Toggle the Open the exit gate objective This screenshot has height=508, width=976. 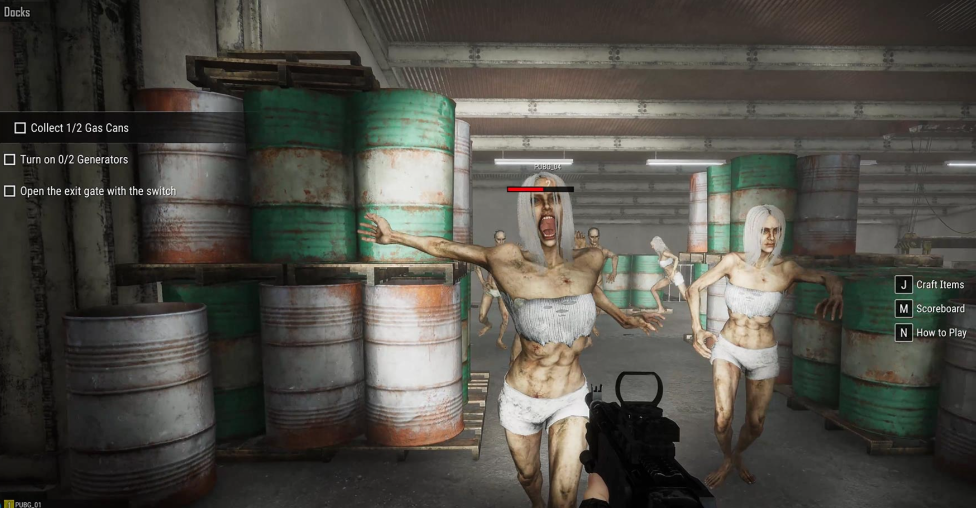(10, 191)
